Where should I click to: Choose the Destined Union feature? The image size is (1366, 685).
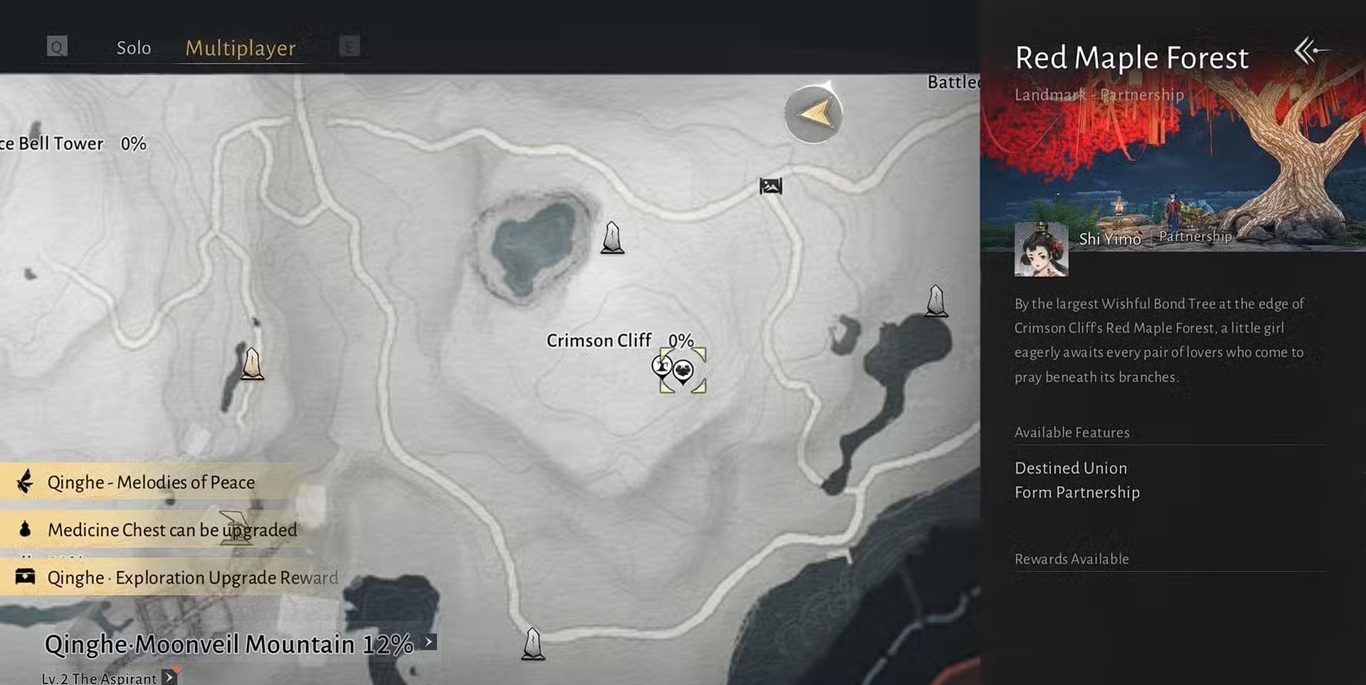click(1070, 468)
